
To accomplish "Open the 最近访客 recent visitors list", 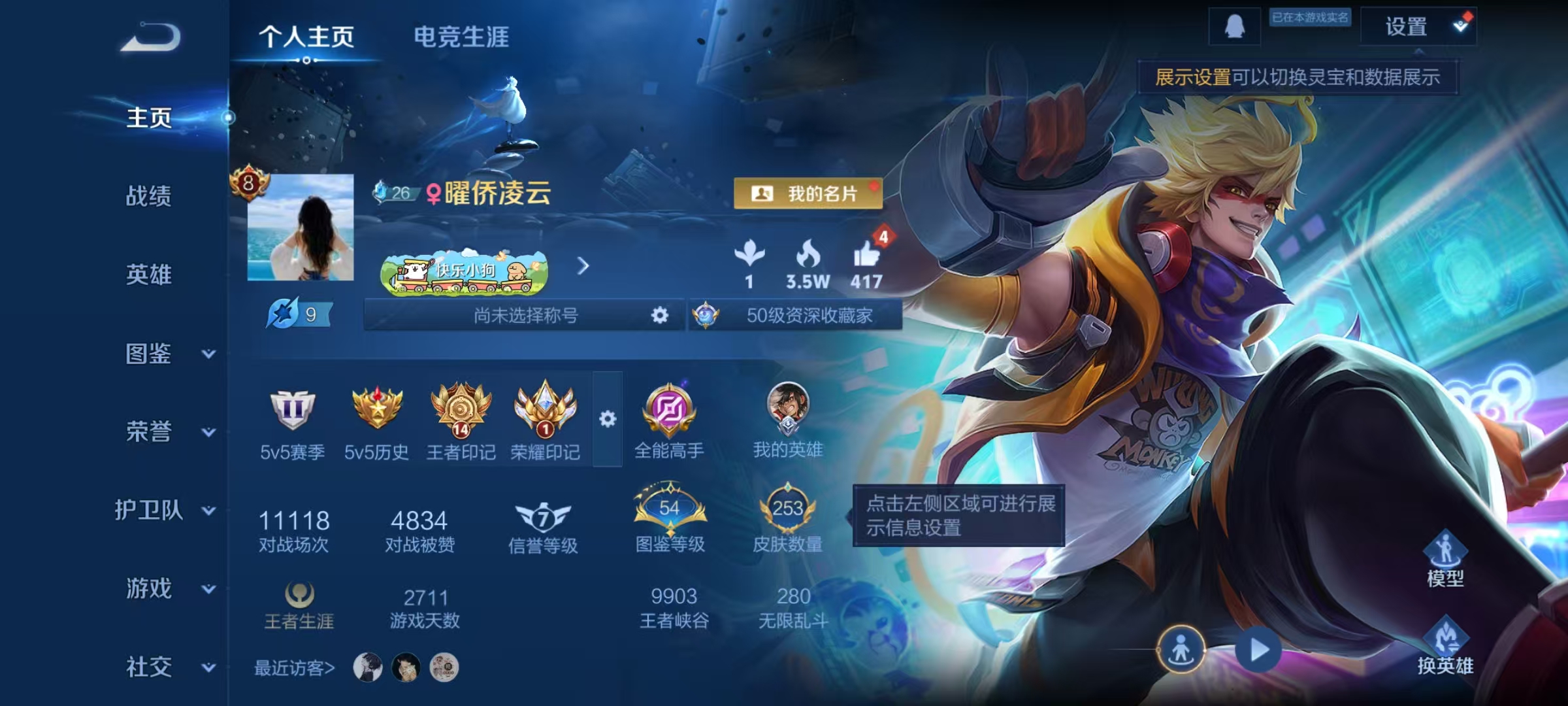I will point(294,667).
